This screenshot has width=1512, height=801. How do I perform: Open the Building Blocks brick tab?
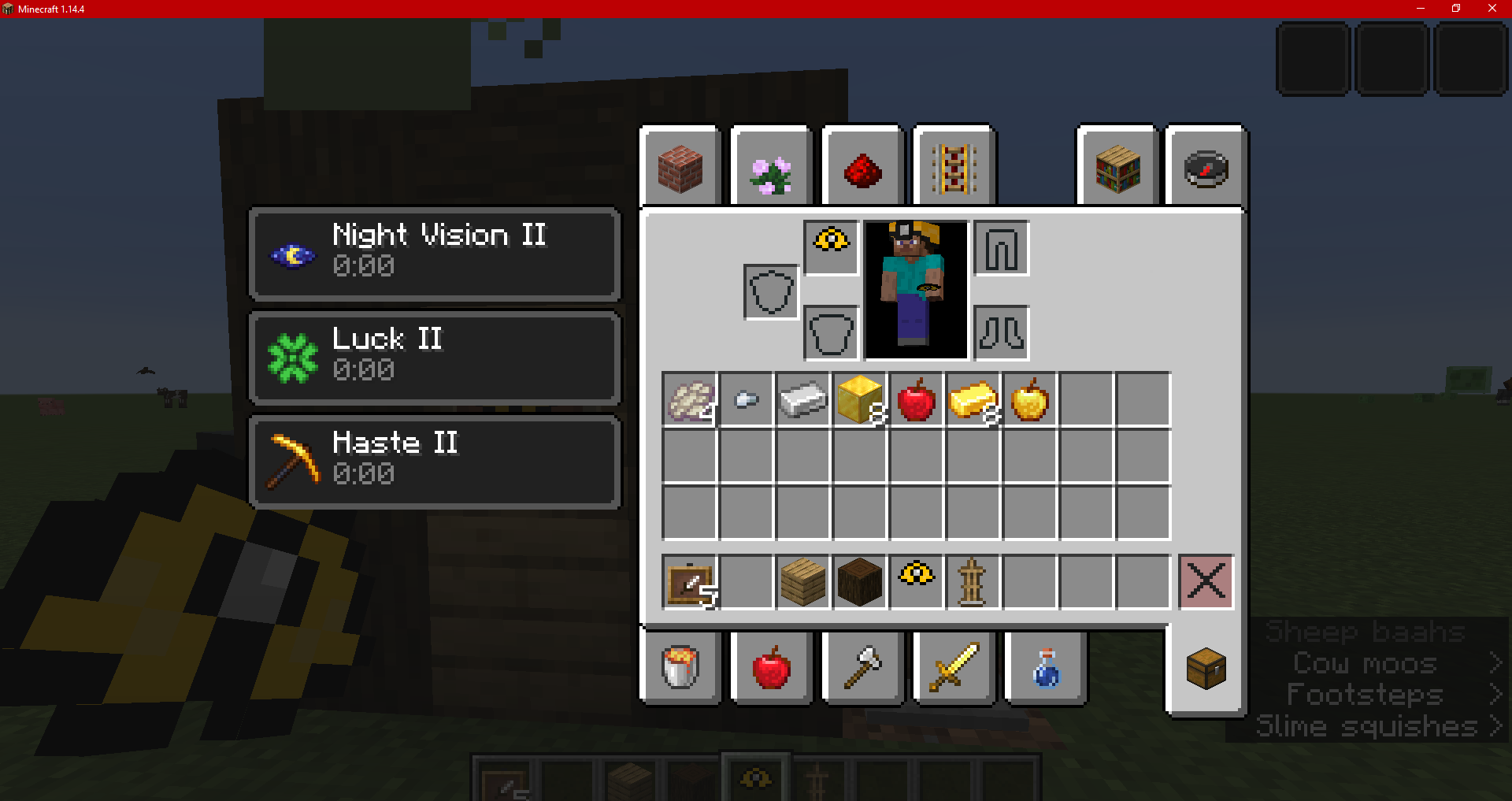pyautogui.click(x=680, y=167)
